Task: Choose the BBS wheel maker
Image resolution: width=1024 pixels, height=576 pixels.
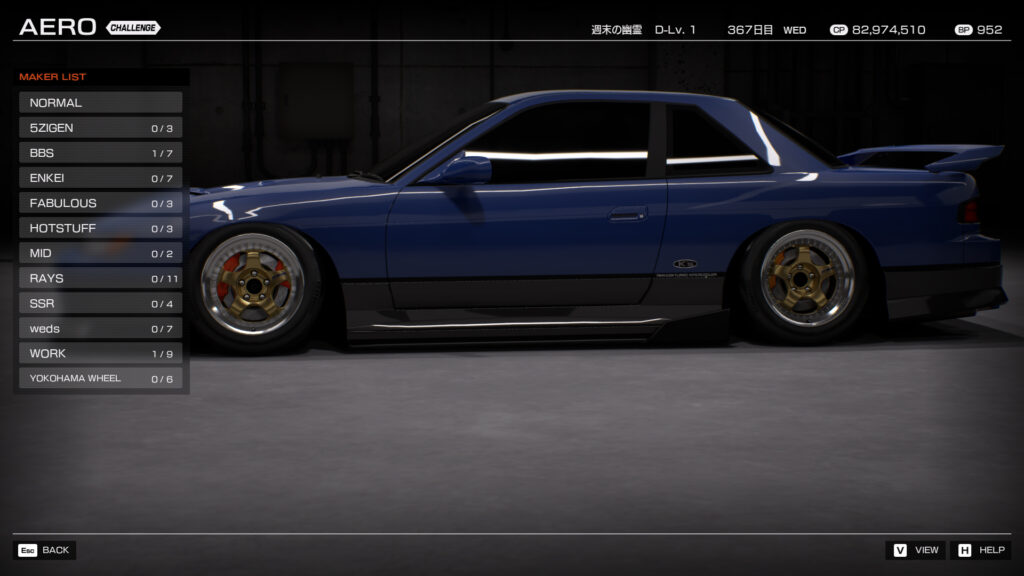Action: pos(100,153)
